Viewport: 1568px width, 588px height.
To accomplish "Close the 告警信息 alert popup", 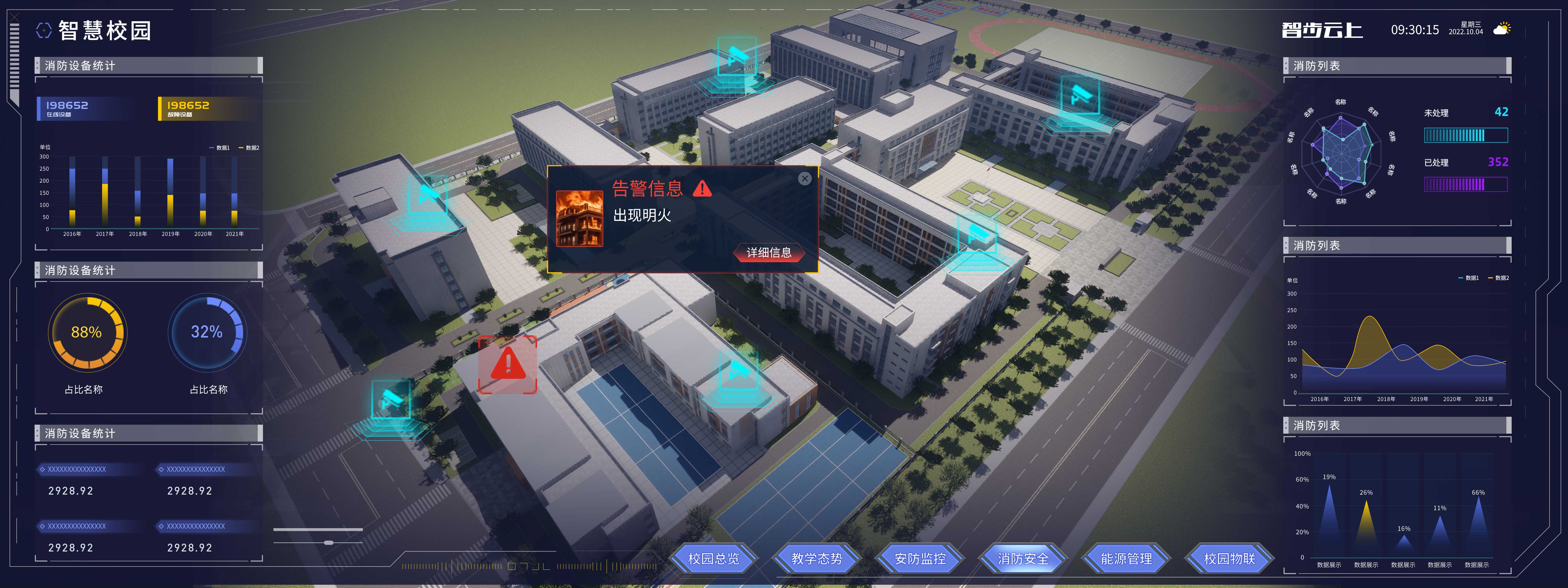I will [x=805, y=178].
